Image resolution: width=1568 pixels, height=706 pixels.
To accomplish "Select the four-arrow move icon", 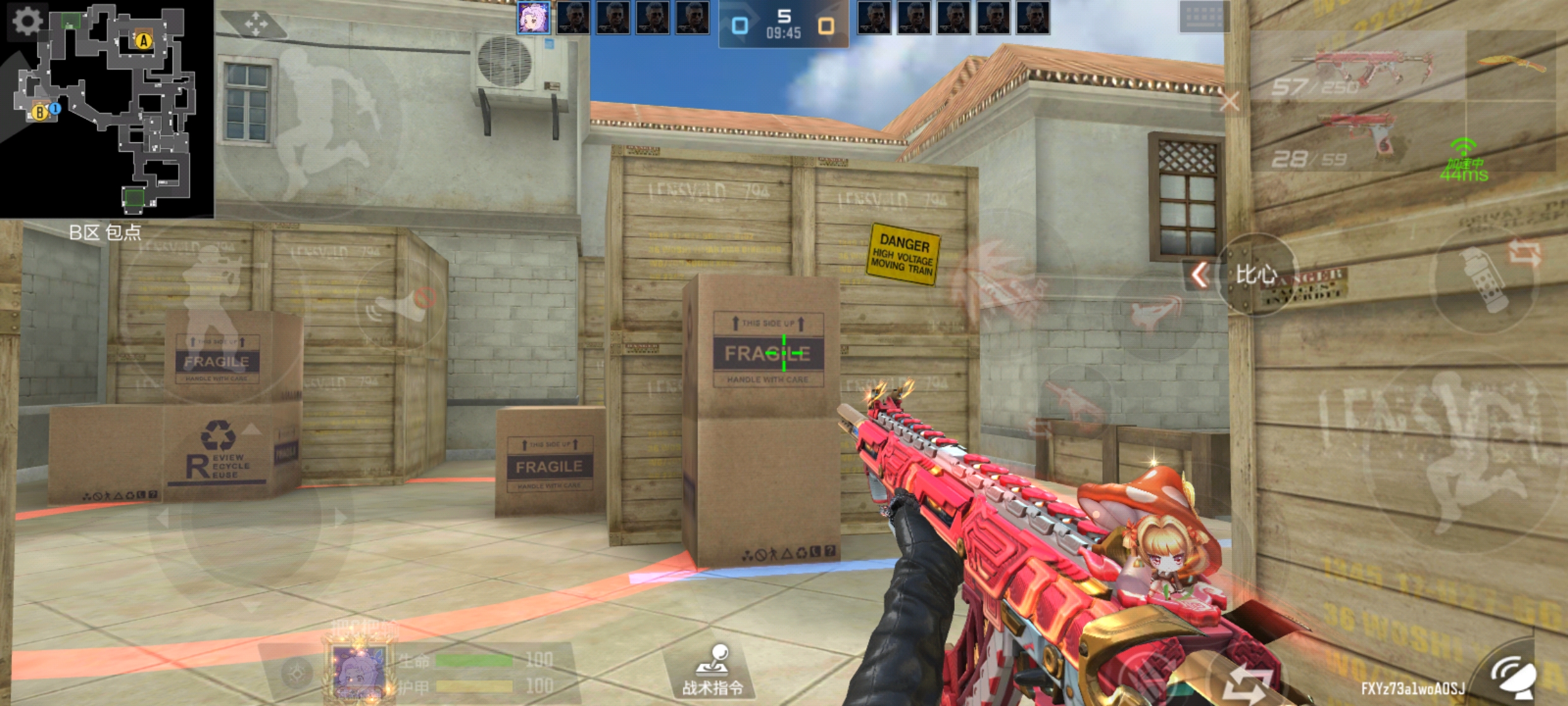I will [255, 25].
